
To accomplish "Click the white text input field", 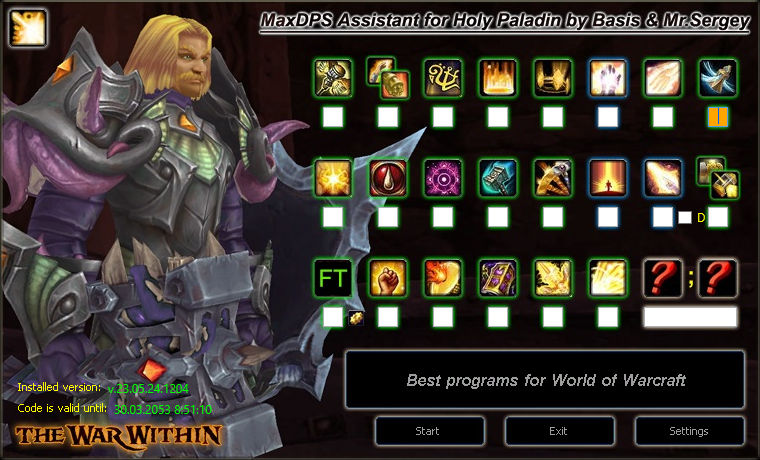I will [690, 317].
